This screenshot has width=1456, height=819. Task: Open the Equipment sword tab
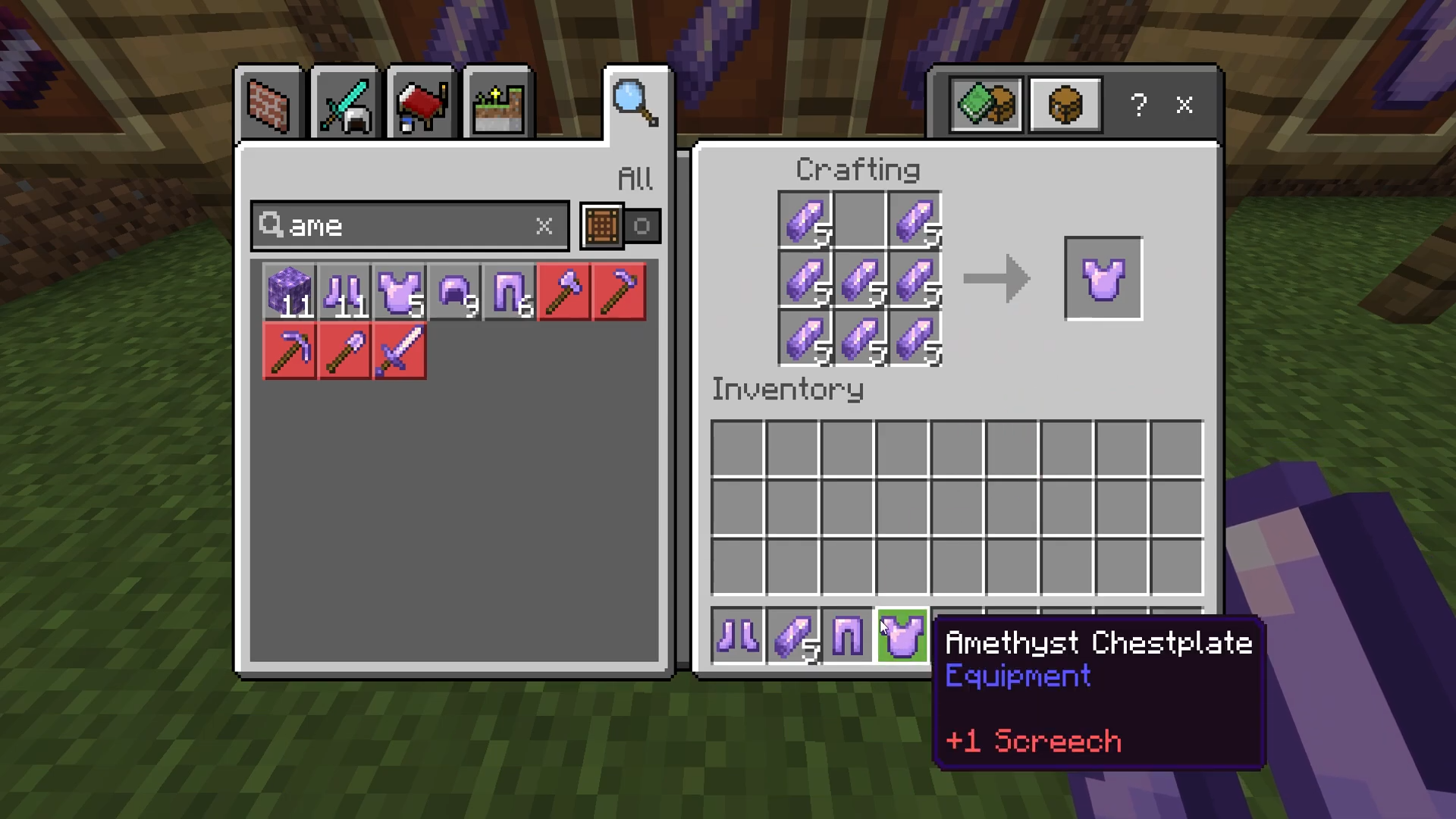345,105
